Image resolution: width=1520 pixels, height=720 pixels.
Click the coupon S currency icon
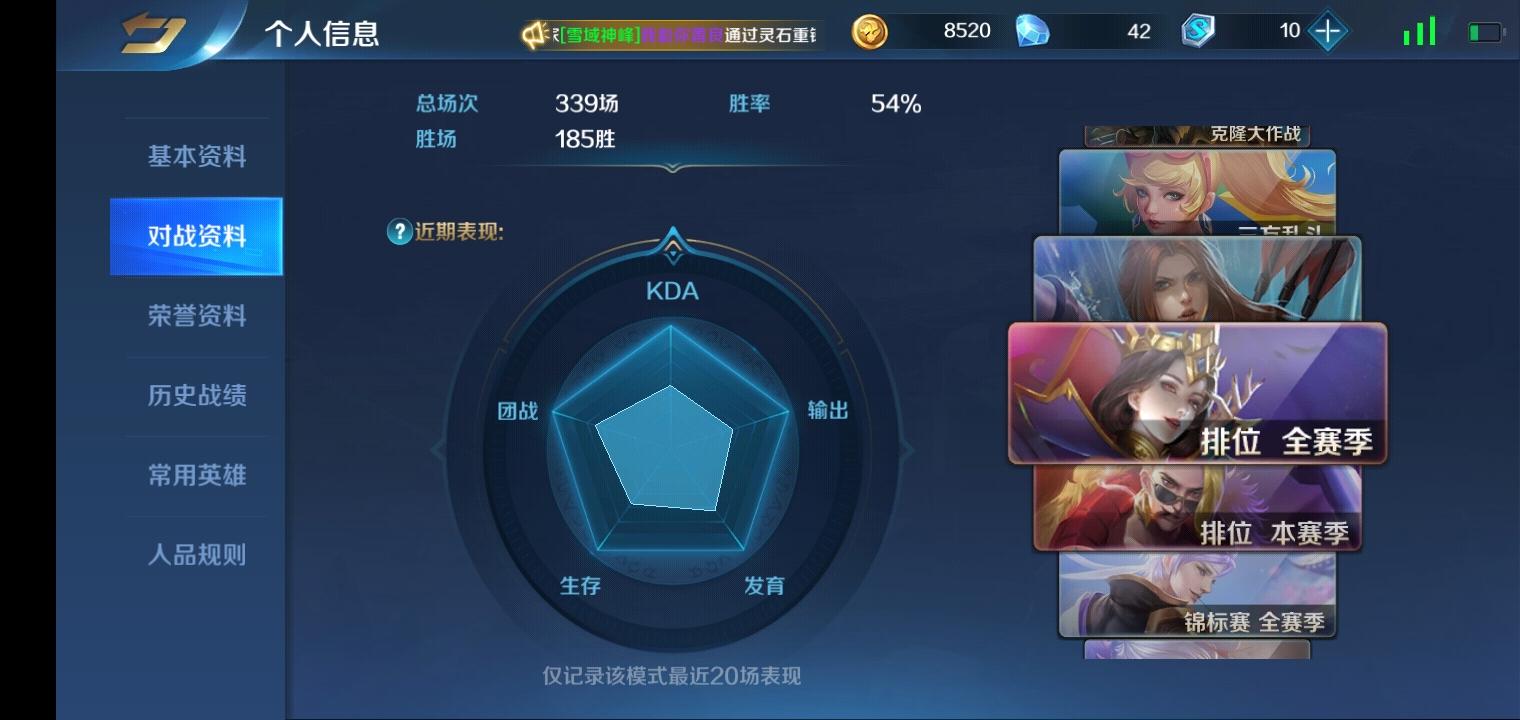coord(1197,31)
